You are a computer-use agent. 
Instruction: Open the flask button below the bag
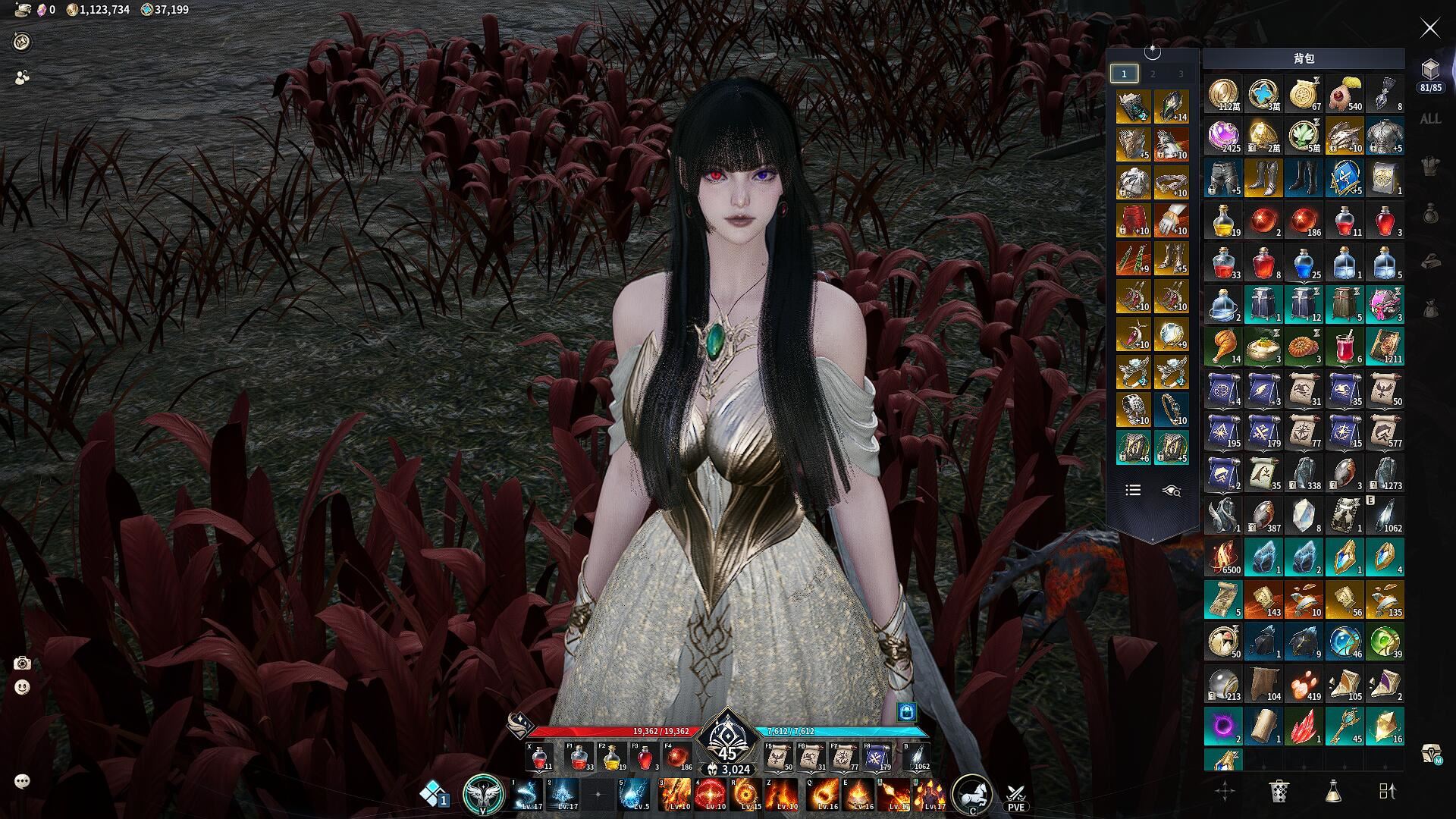[1333, 791]
